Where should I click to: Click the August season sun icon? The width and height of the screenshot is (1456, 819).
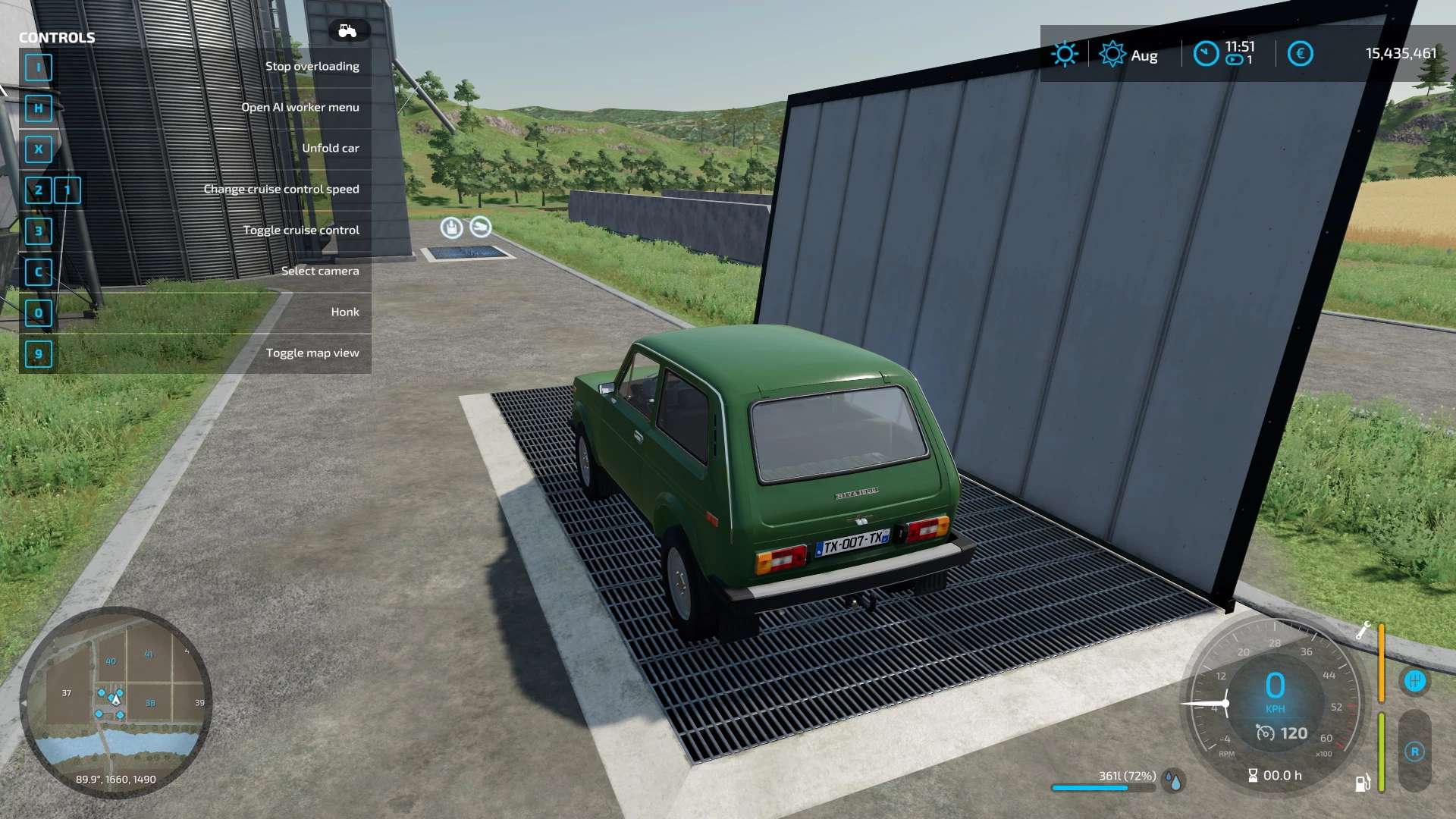pyautogui.click(x=1112, y=54)
